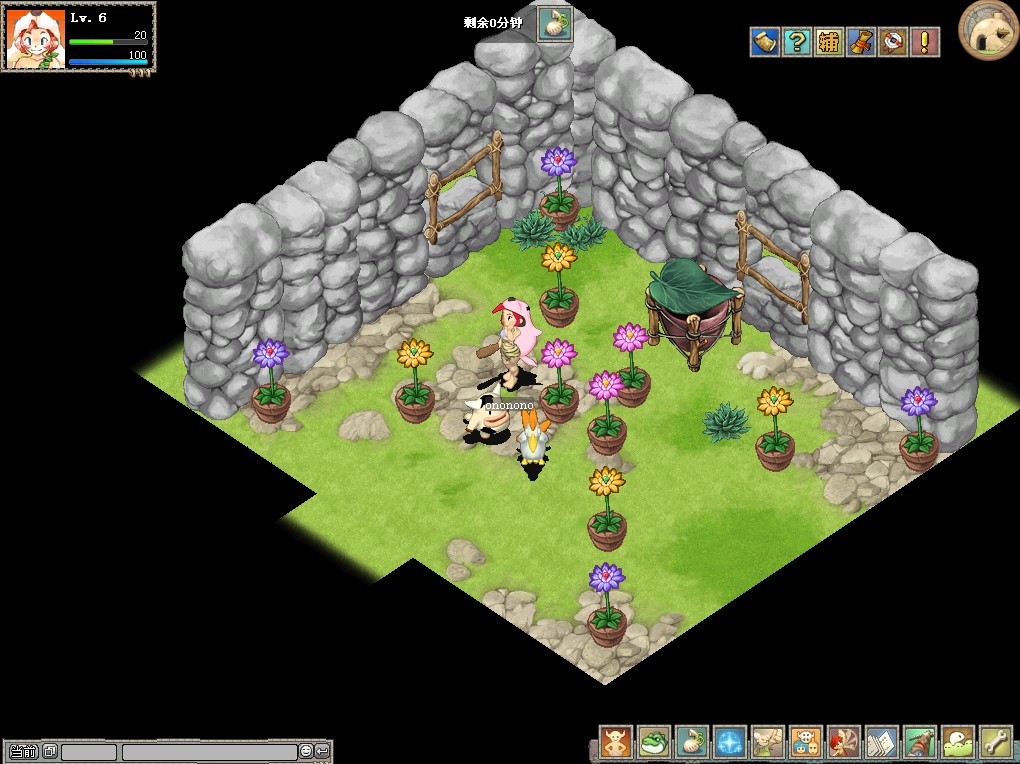The height and width of the screenshot is (764, 1020).
Task: Open the lifebuoy ring icon
Action: 892,42
